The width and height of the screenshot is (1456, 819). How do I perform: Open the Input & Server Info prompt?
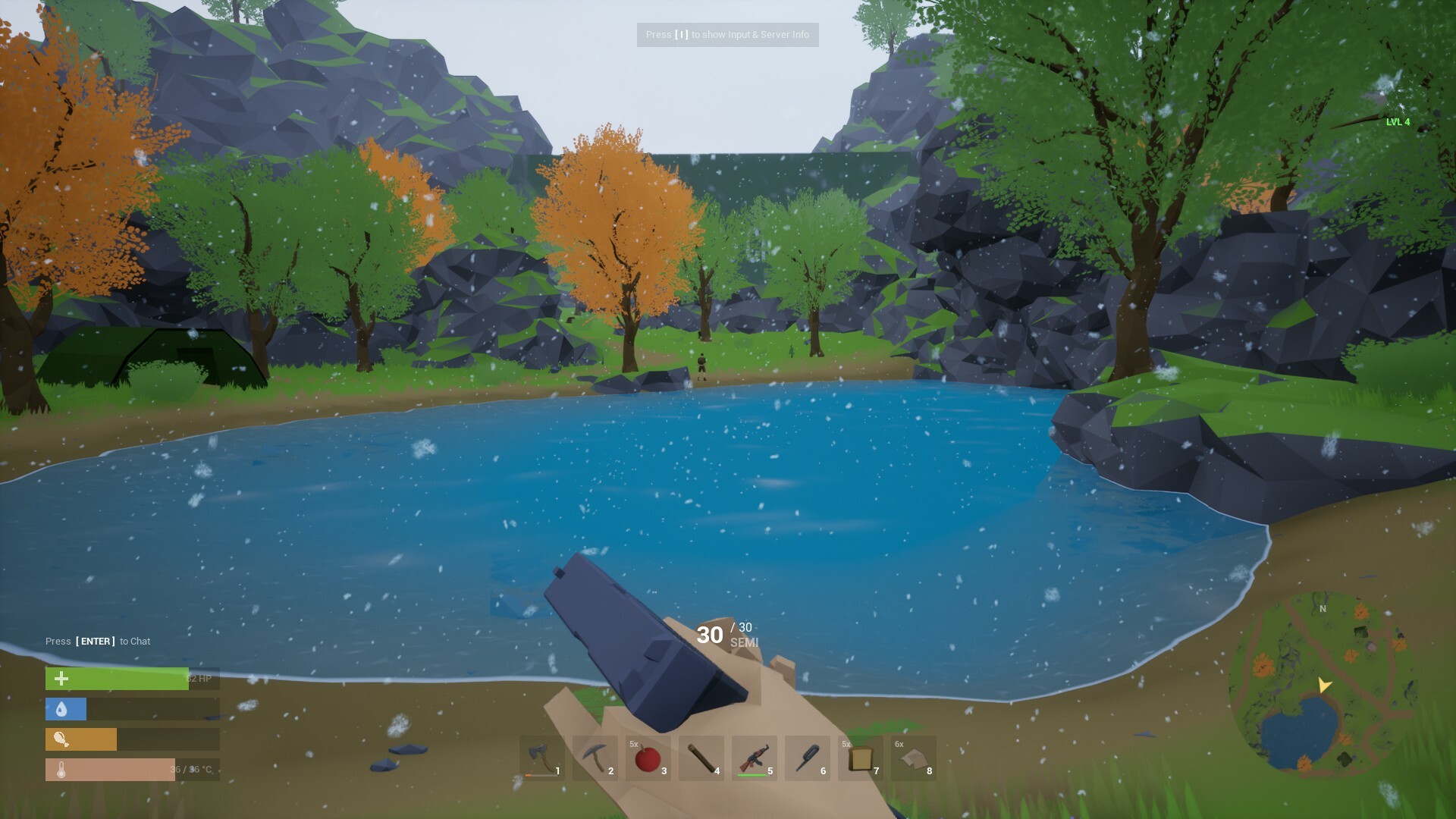click(727, 34)
